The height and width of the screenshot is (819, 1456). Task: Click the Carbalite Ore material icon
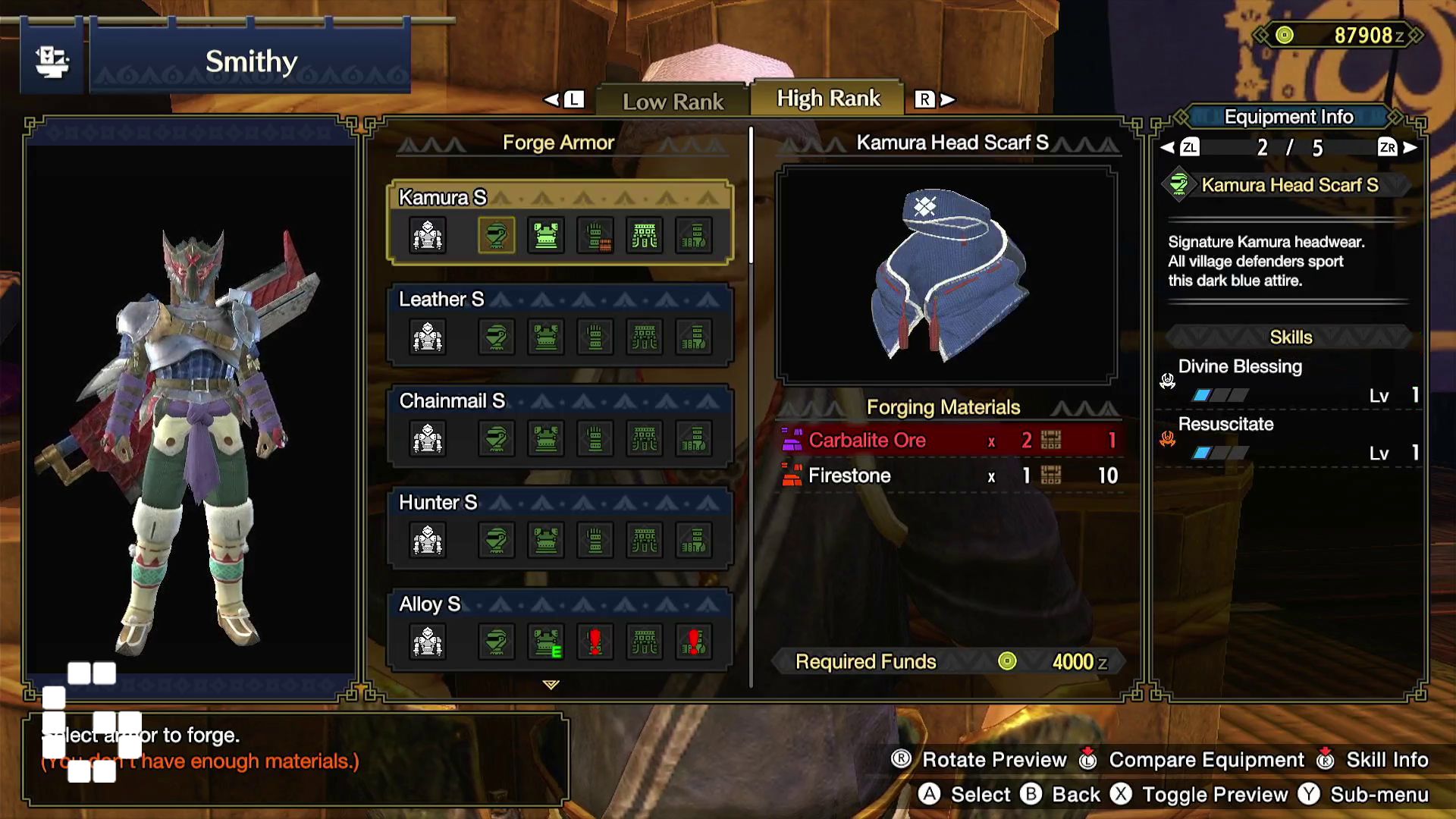tap(792, 440)
